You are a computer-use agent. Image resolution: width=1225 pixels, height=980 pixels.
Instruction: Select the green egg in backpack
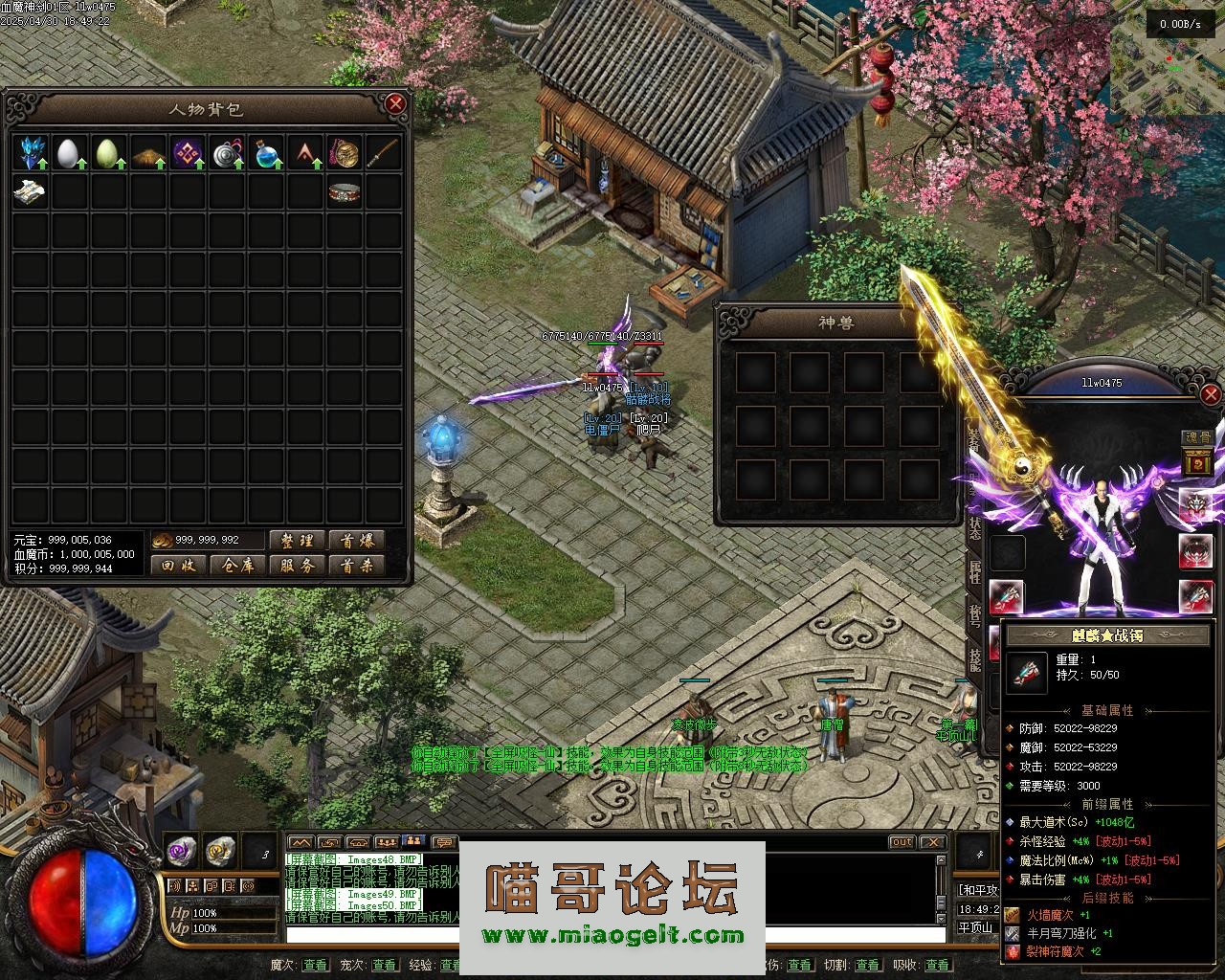pos(107,152)
